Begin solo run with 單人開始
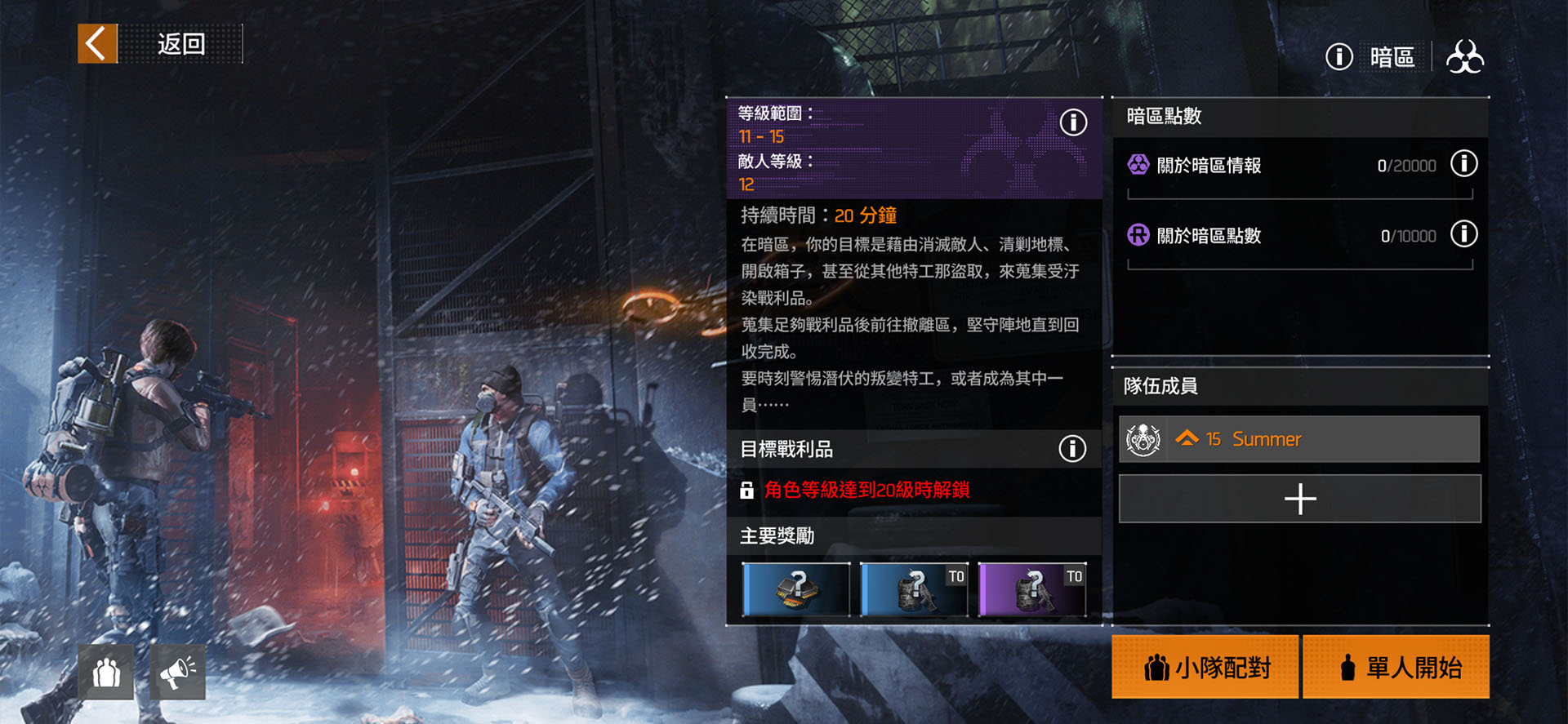Image resolution: width=1568 pixels, height=724 pixels. click(x=1396, y=667)
